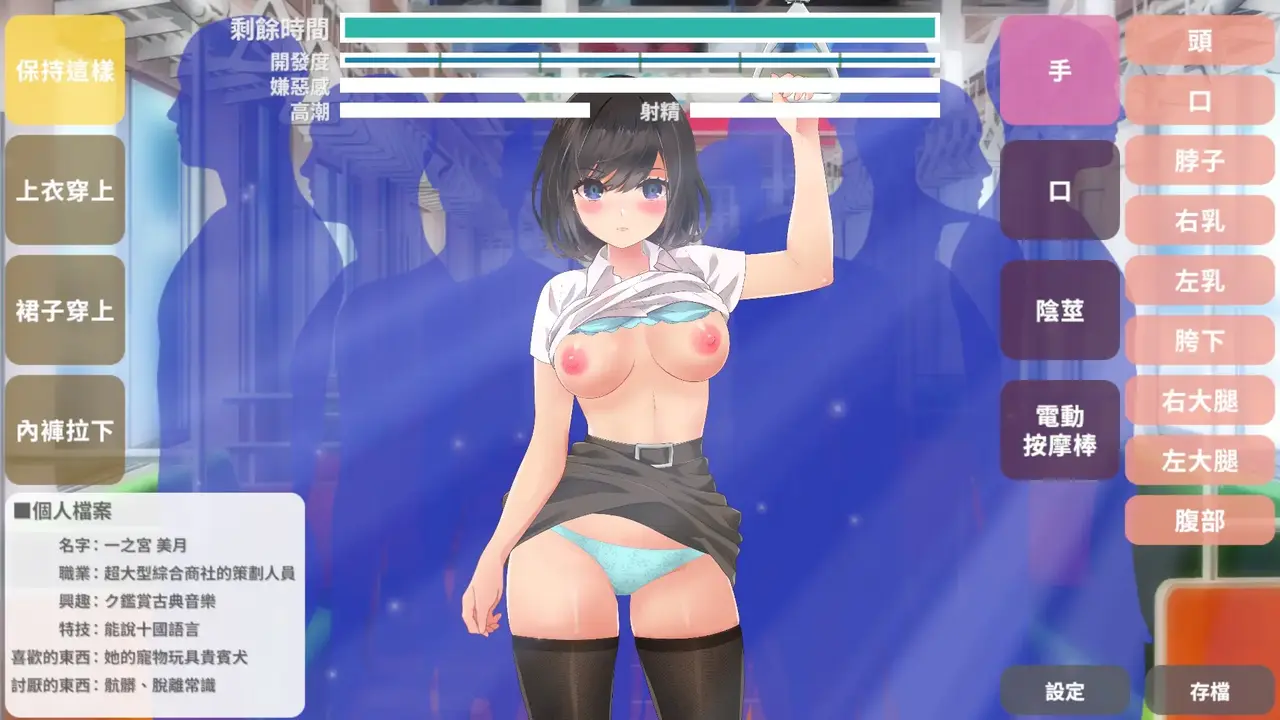Save the game with 存檔
The width and height of the screenshot is (1280, 720).
click(x=1210, y=691)
